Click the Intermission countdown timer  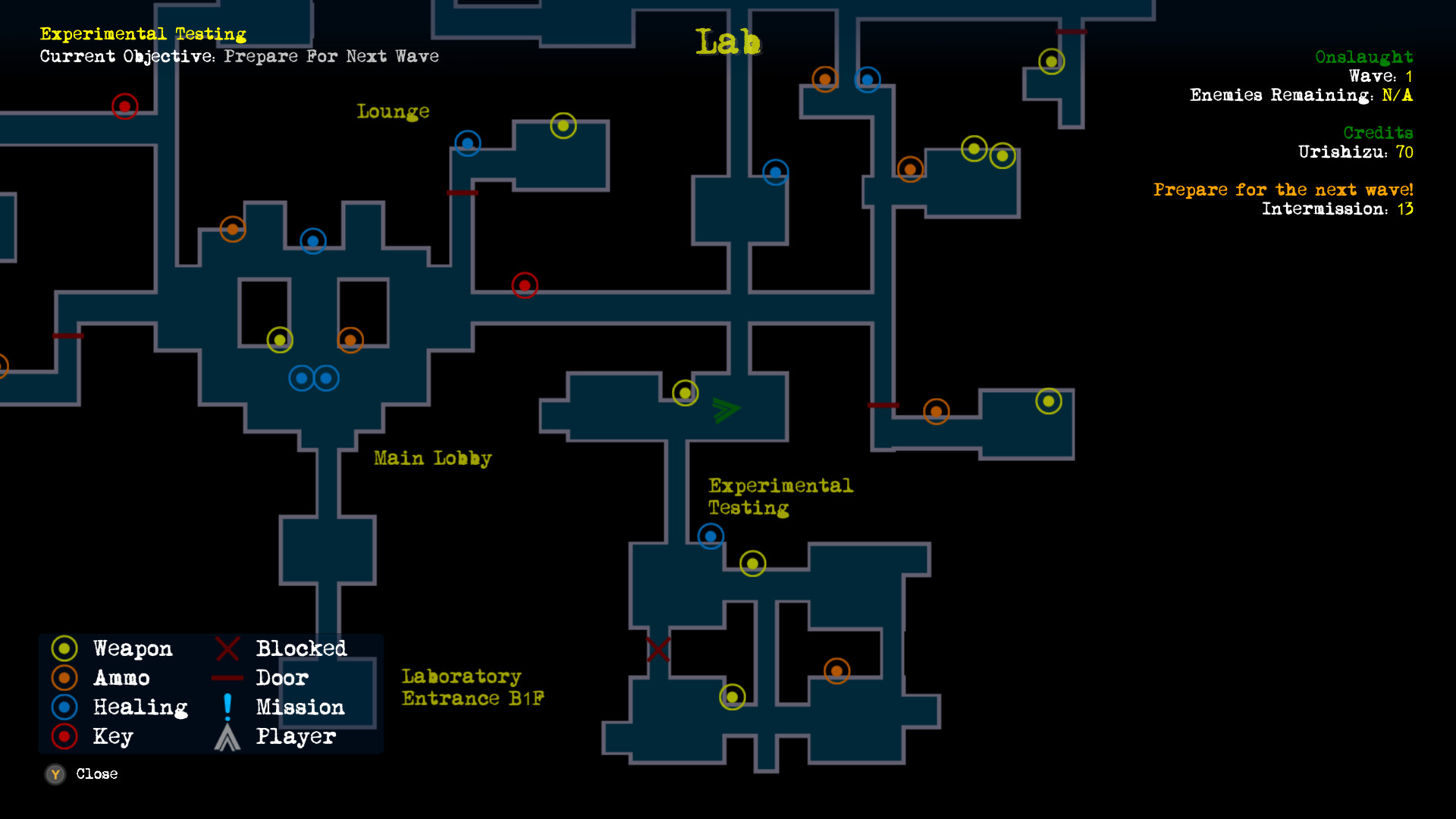(1338, 209)
